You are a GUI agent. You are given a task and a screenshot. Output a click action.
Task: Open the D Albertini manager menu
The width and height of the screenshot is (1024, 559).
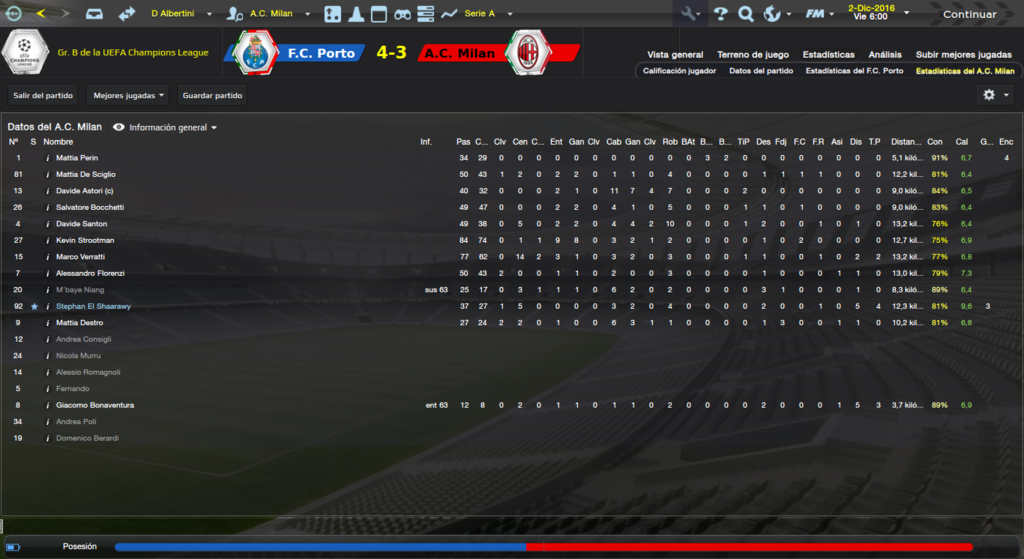coord(180,14)
